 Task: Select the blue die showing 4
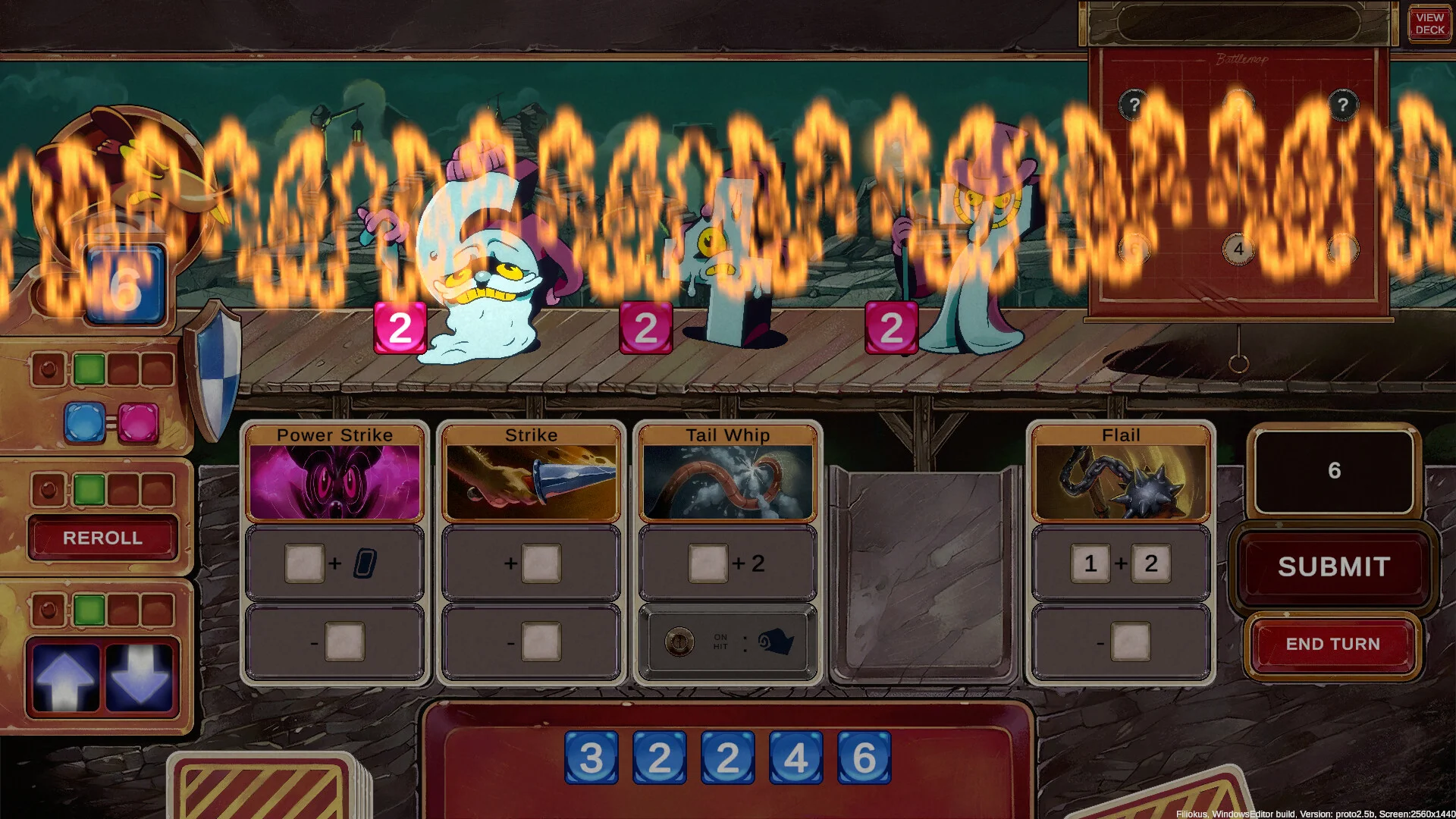click(795, 758)
